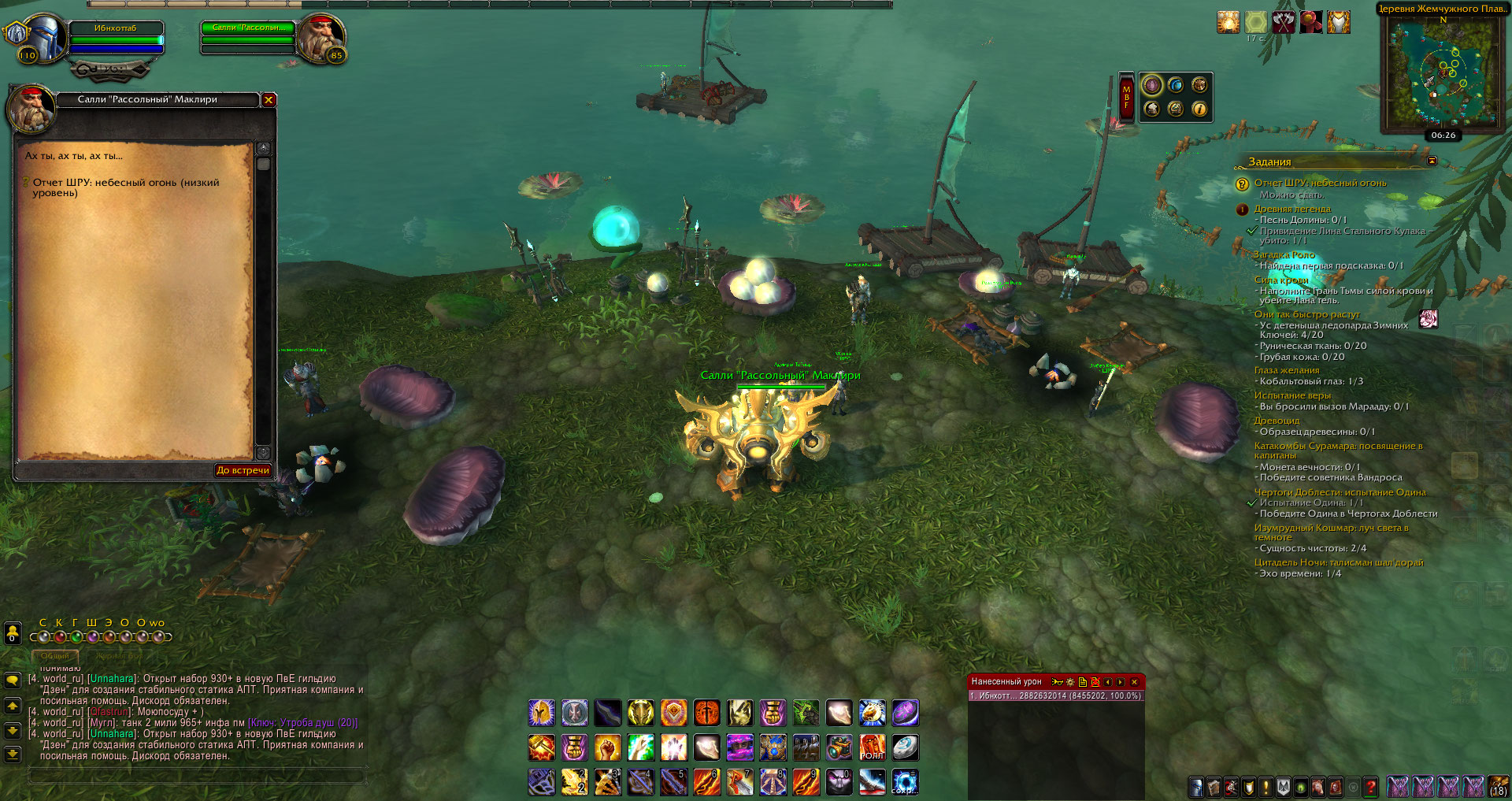1512x801 pixels.
Task: Jump chat to the bottom
Action: [13, 754]
